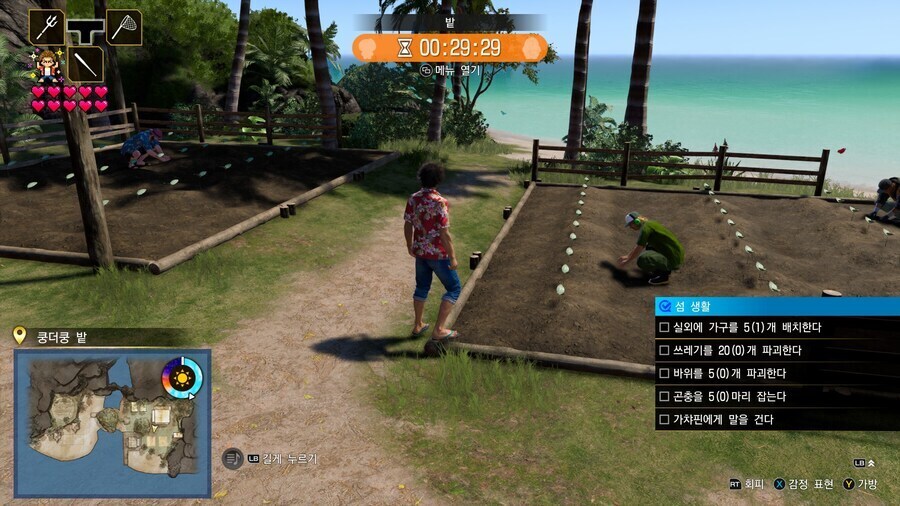The width and height of the screenshot is (900, 506).
Task: Open the 섬 생활 quest header
Action: pos(777,306)
